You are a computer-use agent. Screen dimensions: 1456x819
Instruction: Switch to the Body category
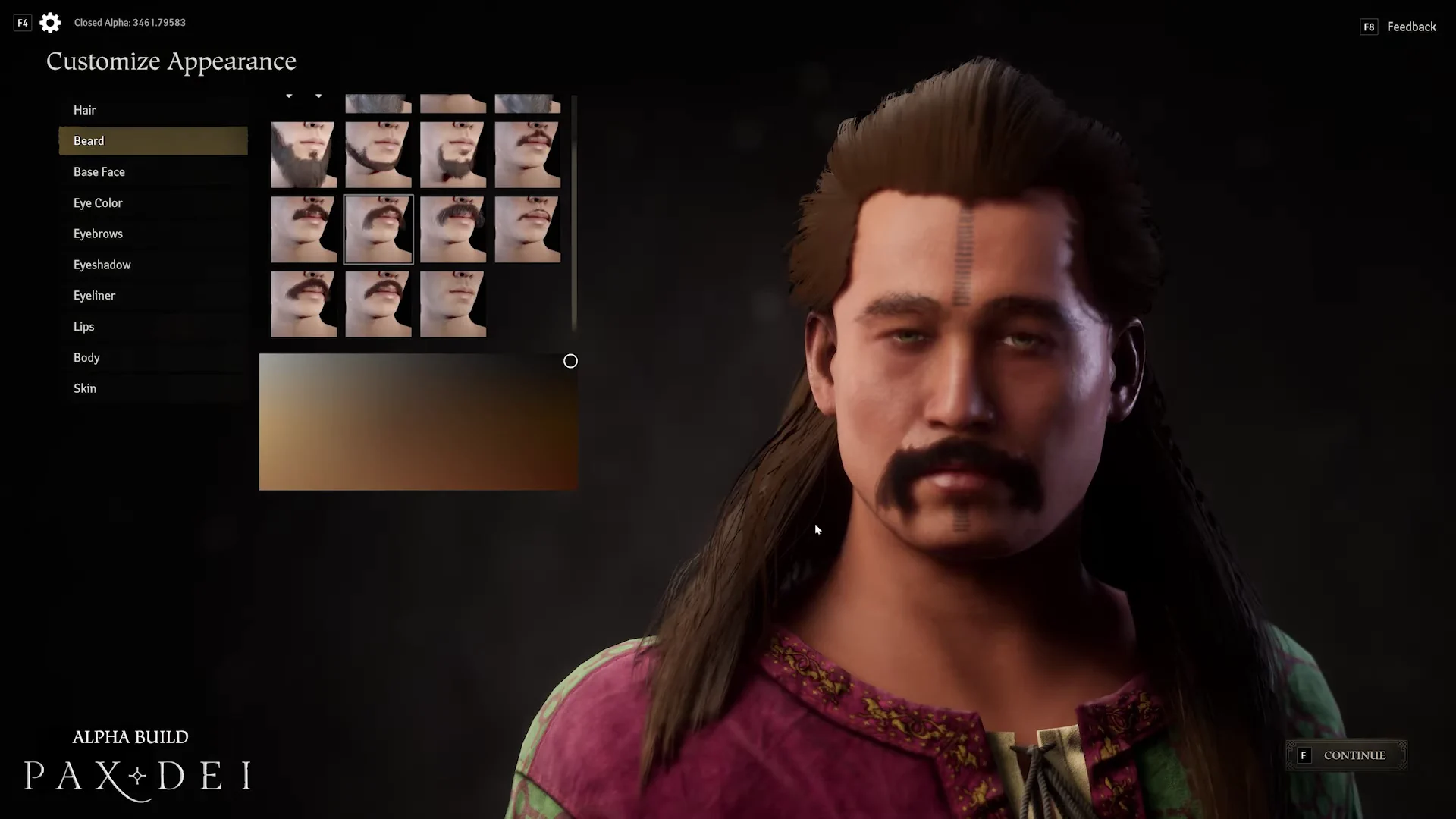point(86,358)
